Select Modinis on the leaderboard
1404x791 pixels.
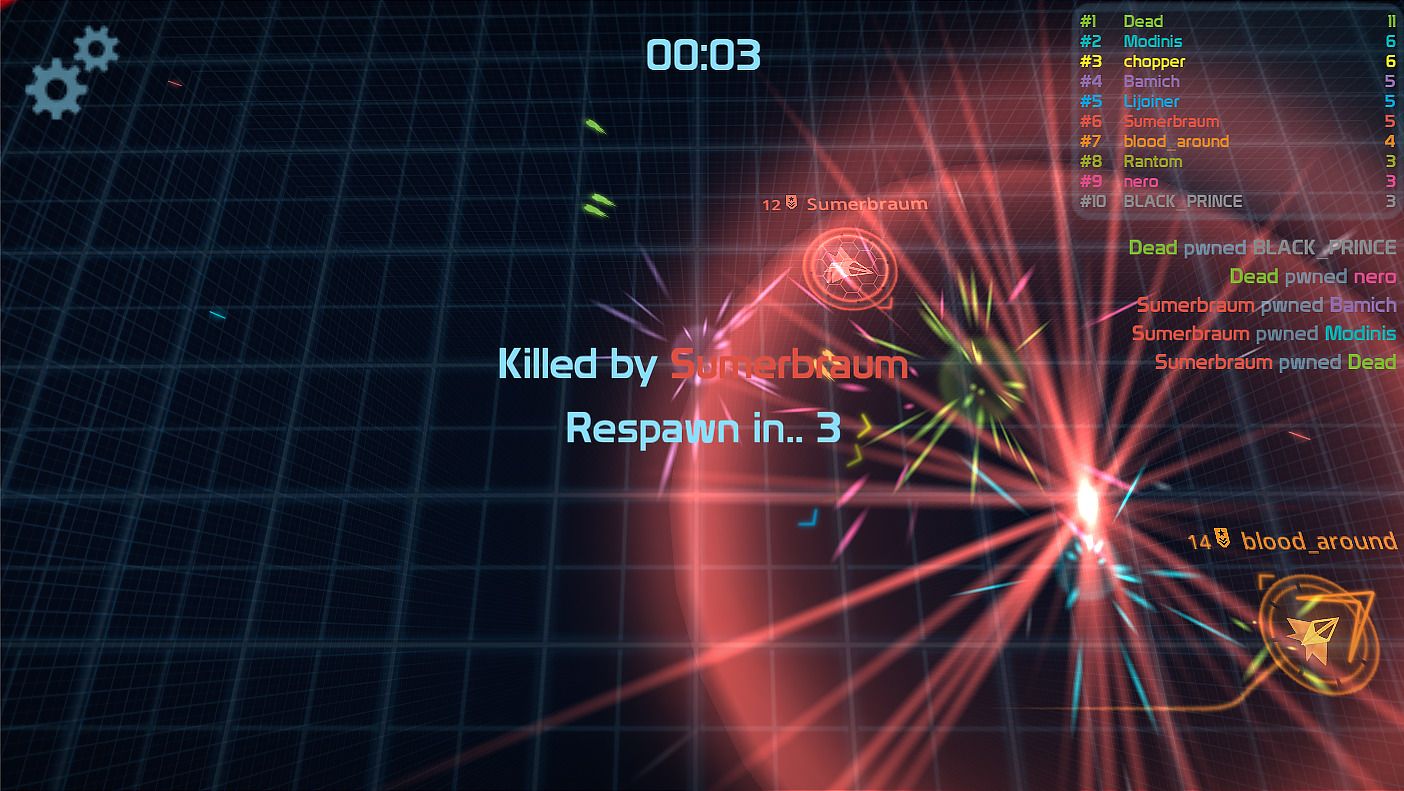click(x=1153, y=41)
